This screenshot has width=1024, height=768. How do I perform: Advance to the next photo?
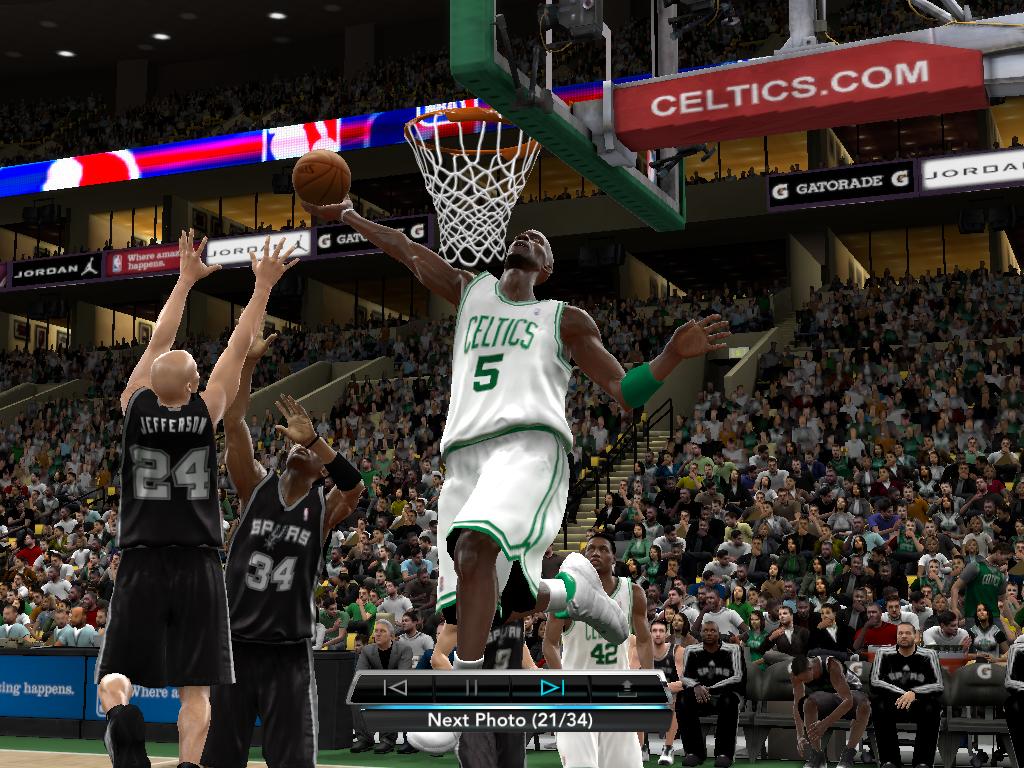[551, 687]
